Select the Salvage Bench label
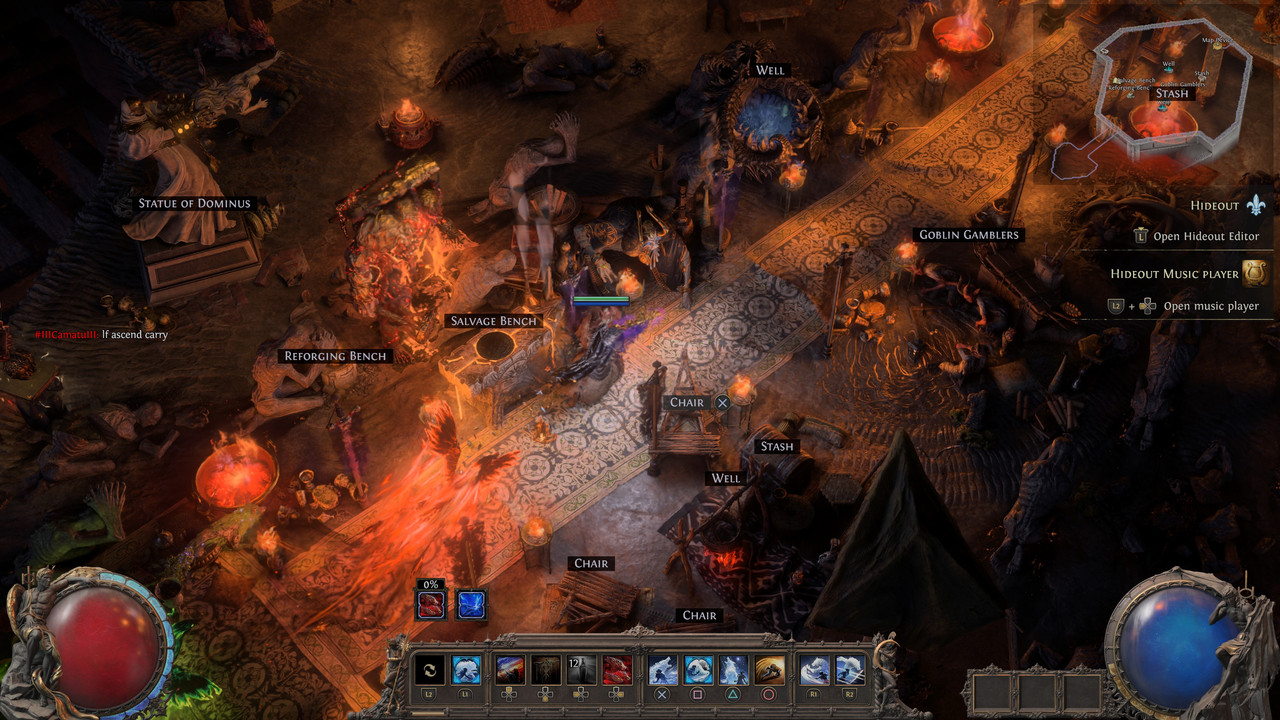1280x720 pixels. coord(494,321)
